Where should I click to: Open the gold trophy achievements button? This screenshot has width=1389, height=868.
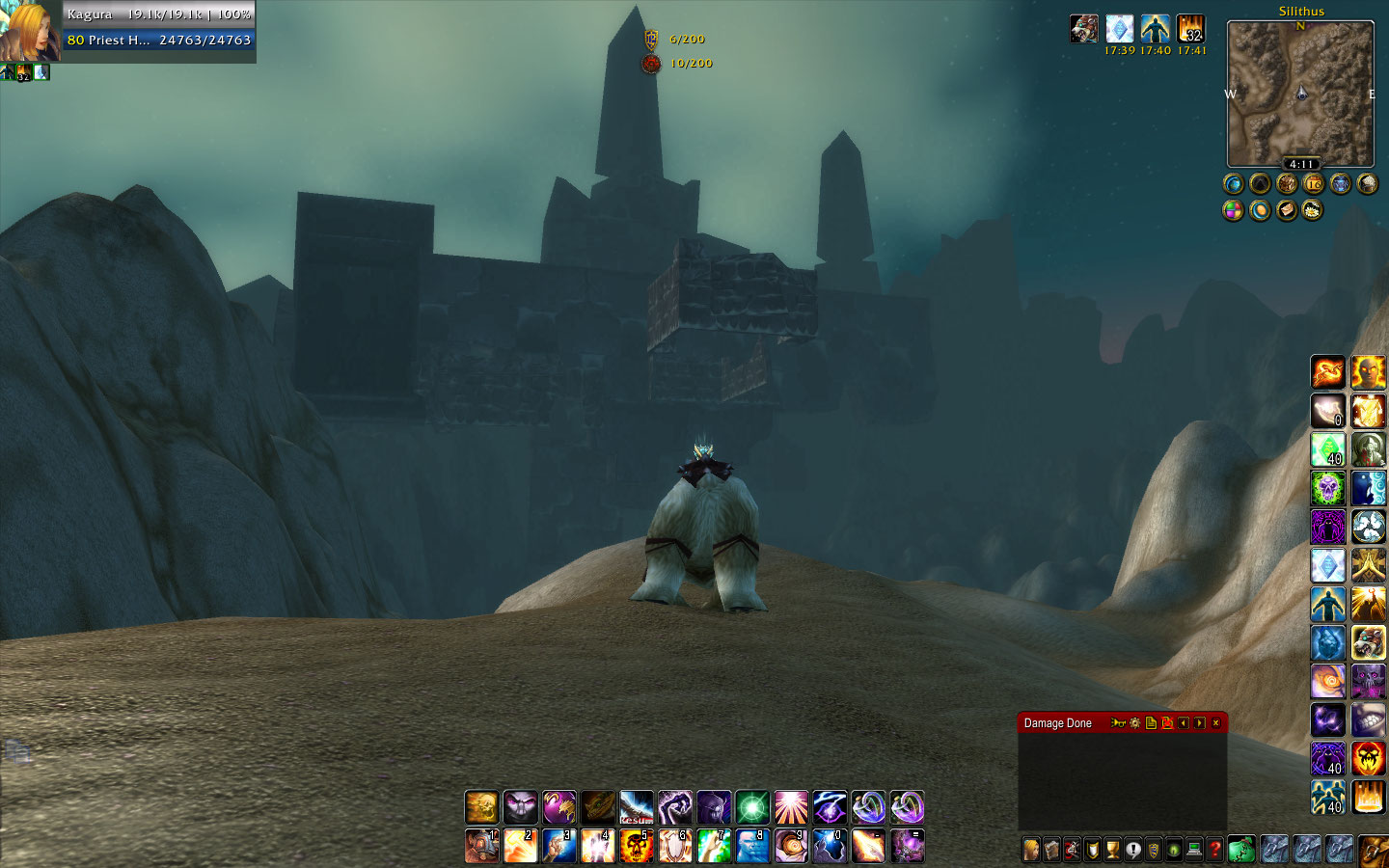[x=1112, y=850]
